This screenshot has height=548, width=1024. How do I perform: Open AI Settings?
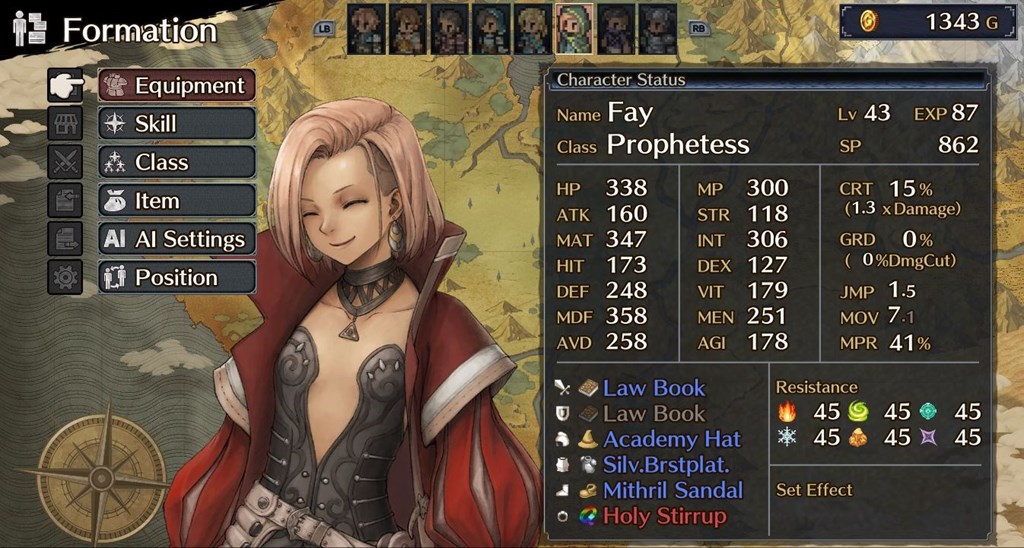click(x=177, y=239)
